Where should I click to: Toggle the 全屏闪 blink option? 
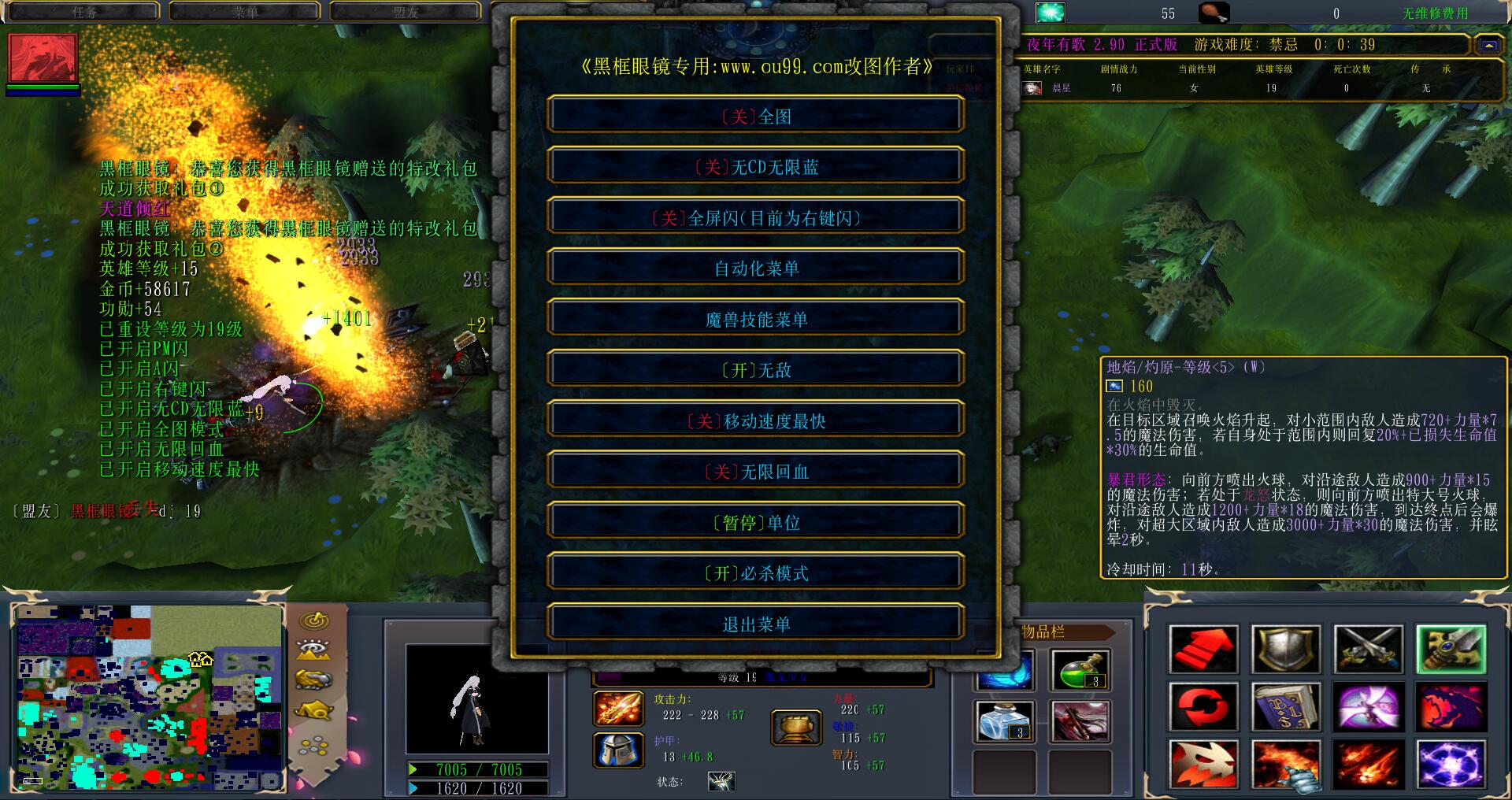[756, 218]
